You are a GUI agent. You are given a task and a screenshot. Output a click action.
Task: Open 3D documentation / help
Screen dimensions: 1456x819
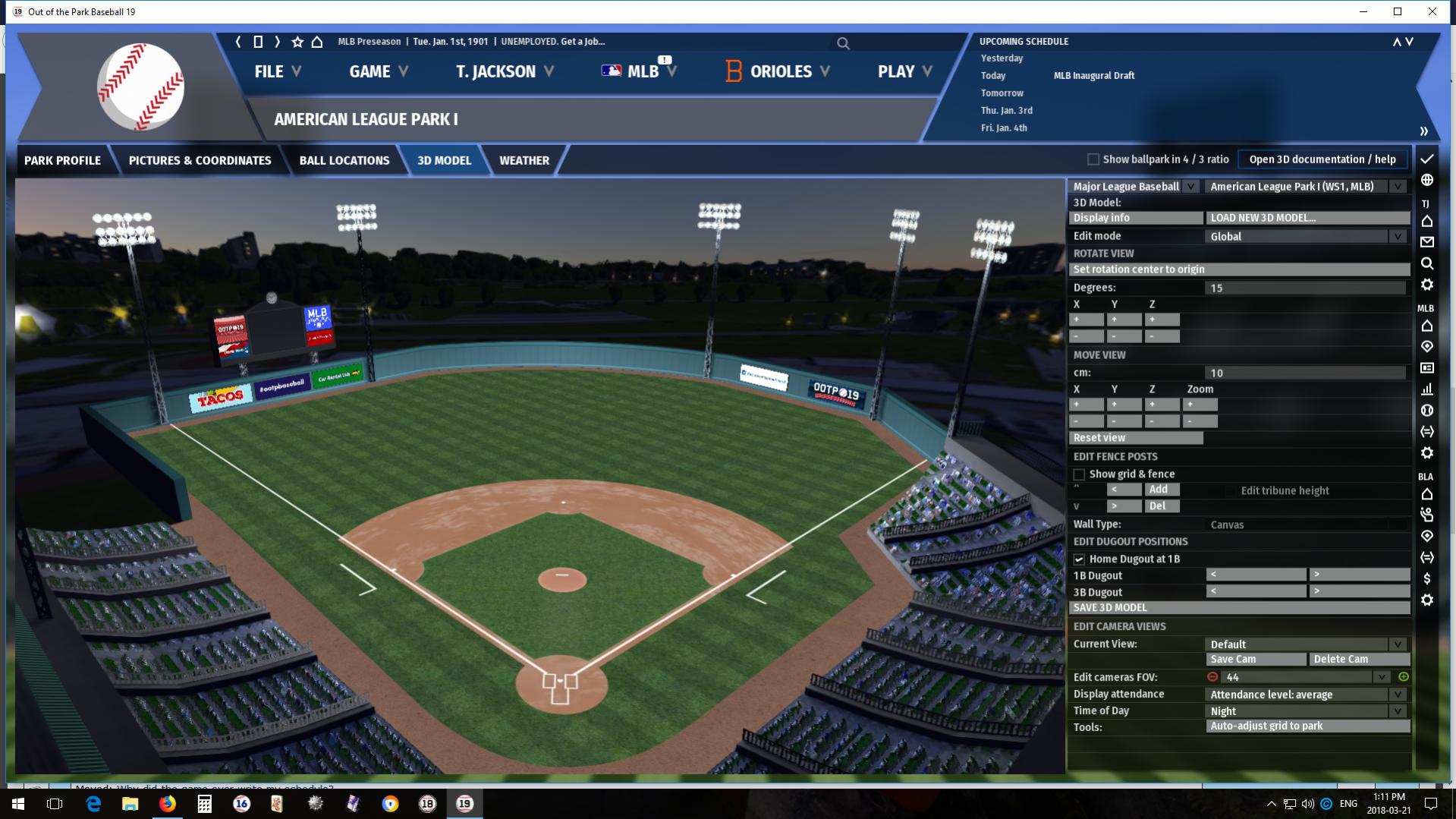[1322, 159]
